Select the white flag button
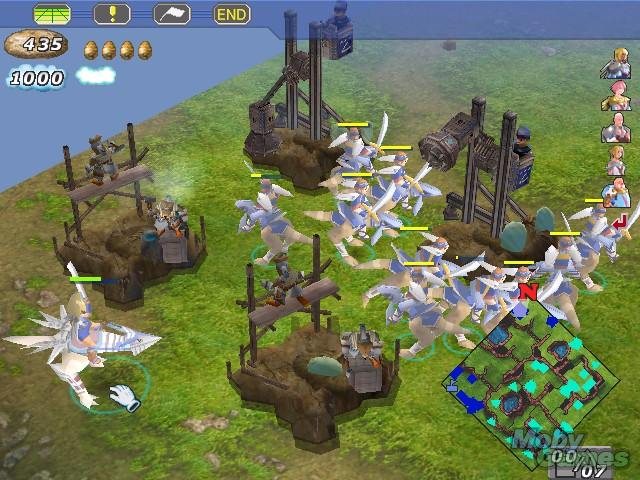This screenshot has height=480, width=640. click(x=172, y=14)
